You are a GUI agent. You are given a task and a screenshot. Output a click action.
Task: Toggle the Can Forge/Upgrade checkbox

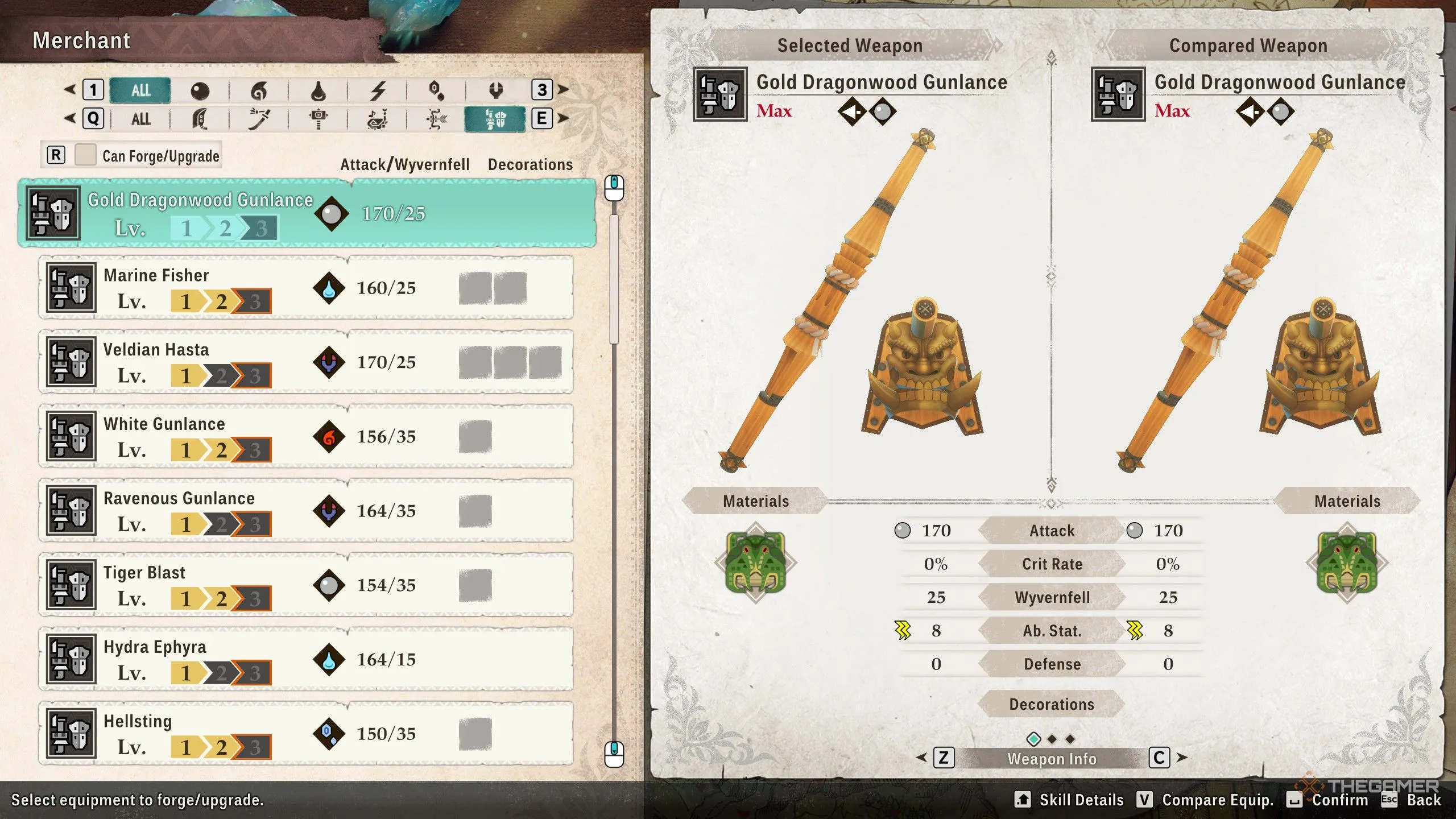pos(86,155)
